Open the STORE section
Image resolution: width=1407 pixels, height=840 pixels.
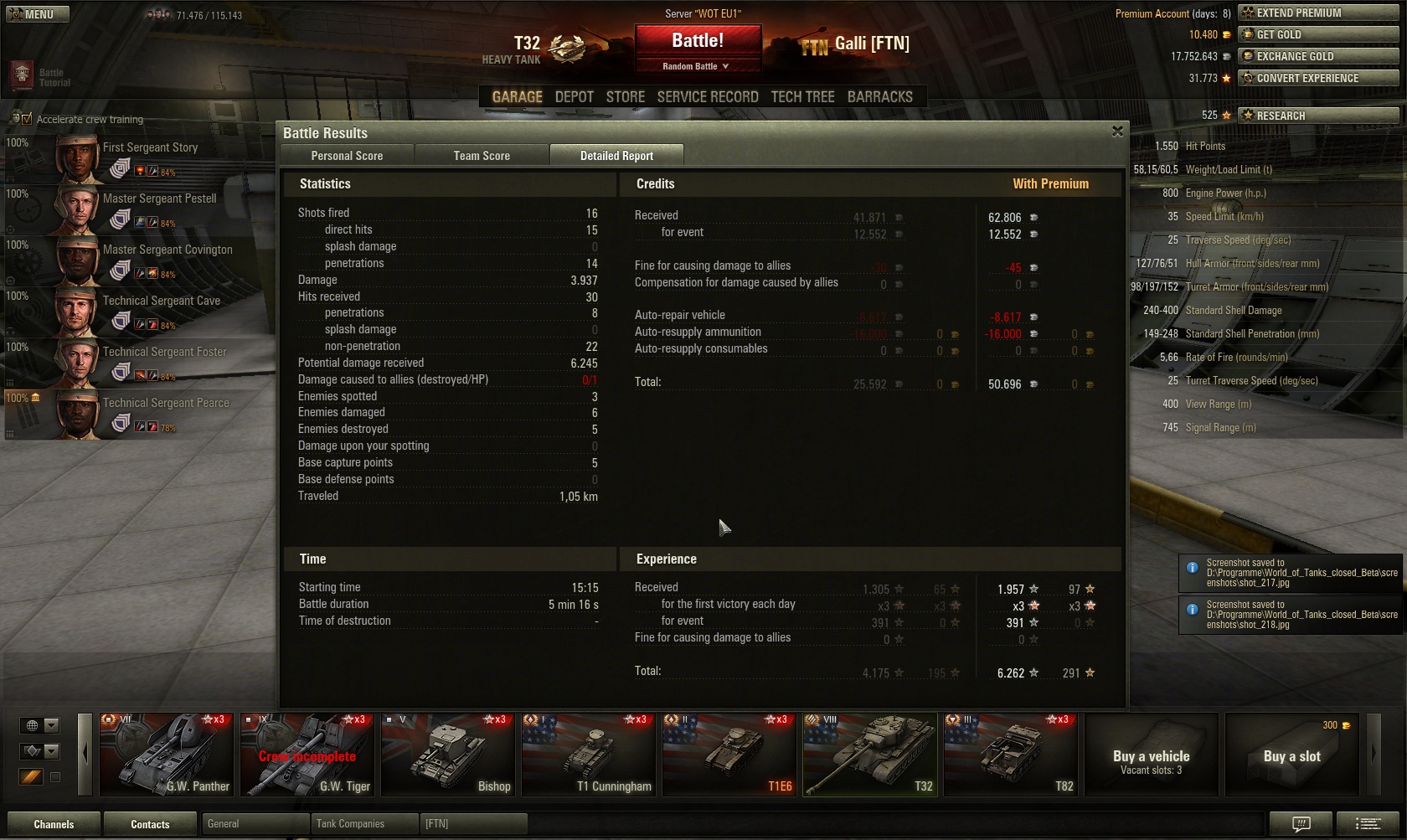[625, 97]
